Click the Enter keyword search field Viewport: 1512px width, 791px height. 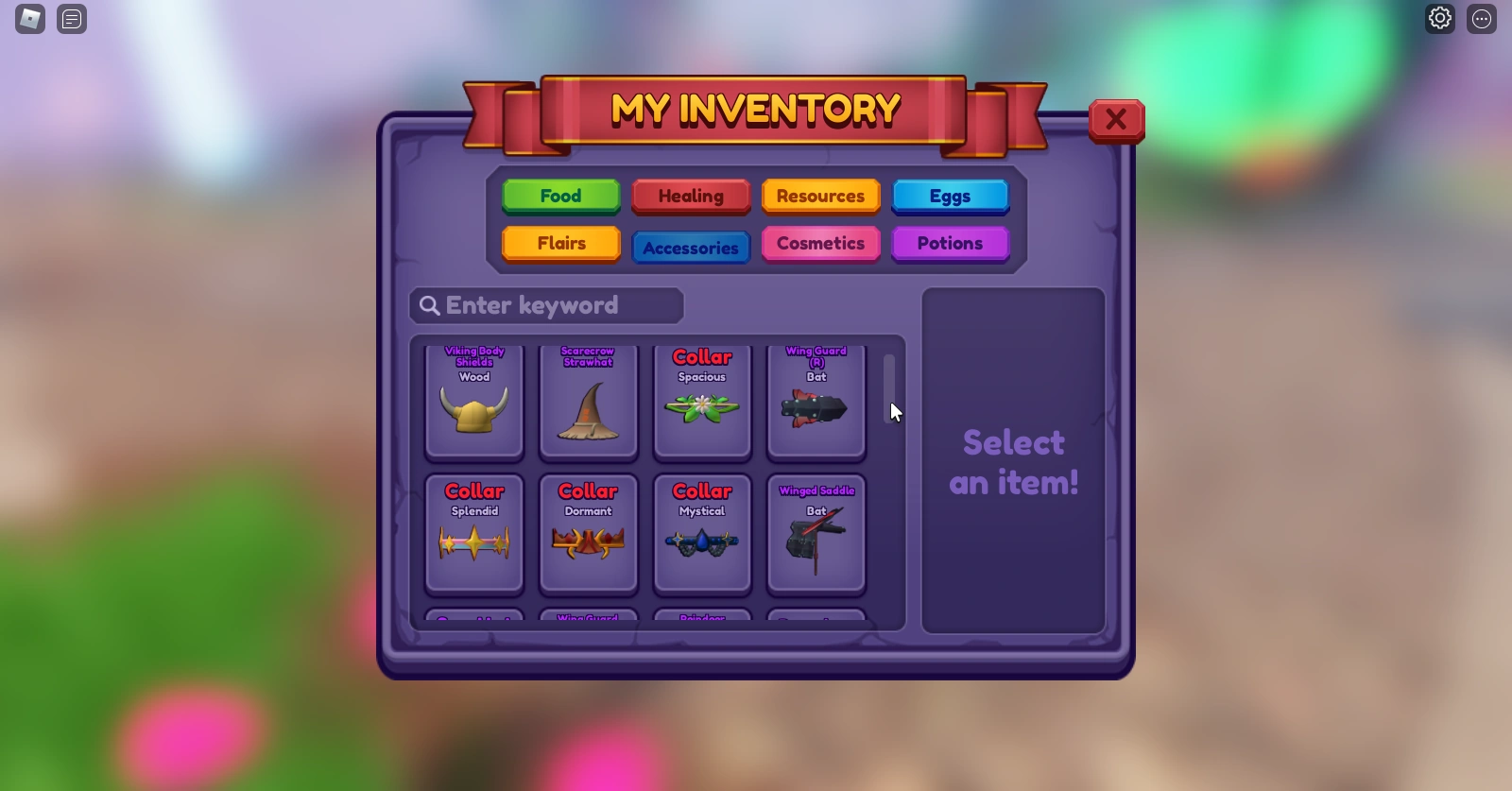click(x=546, y=305)
